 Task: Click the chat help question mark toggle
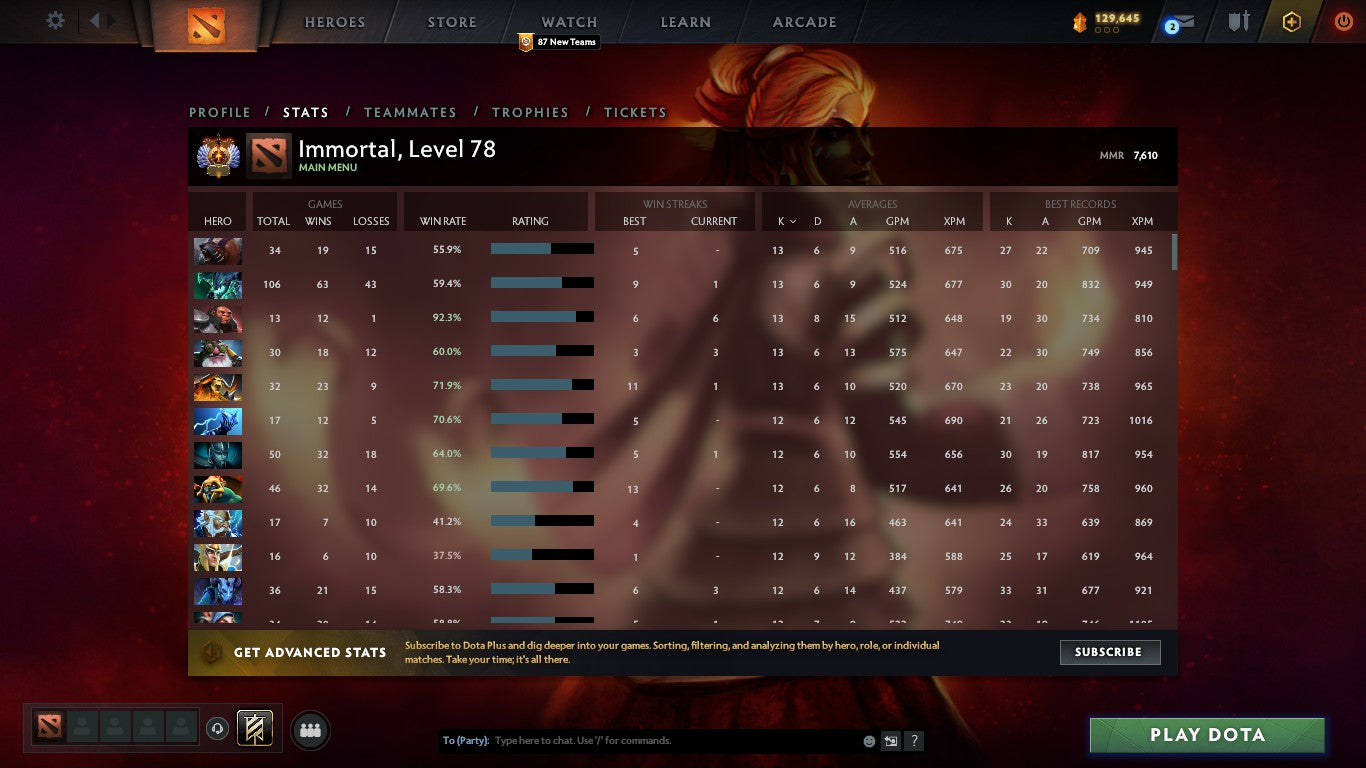point(913,741)
